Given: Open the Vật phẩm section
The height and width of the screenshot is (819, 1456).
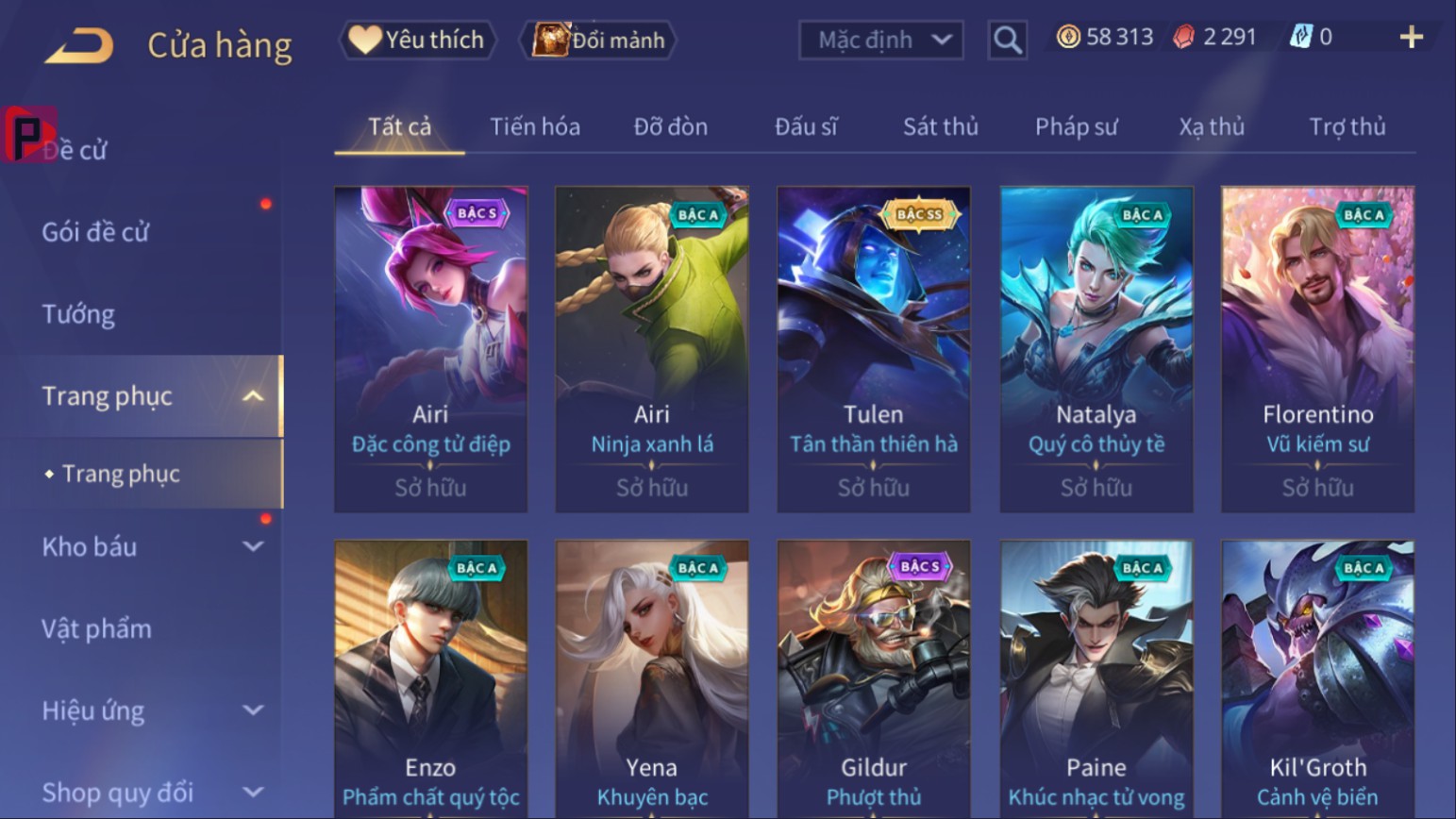Looking at the screenshot, I should [96, 629].
